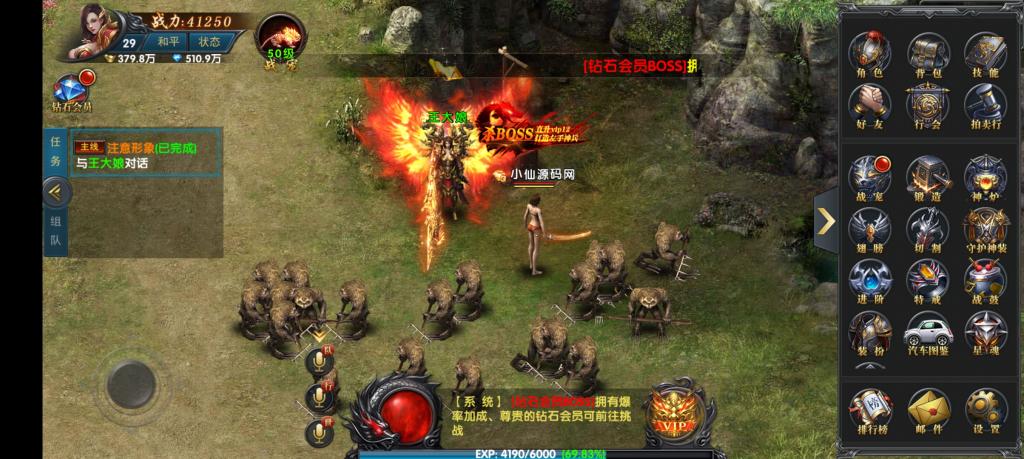Open the 翅膀 wings menu

tap(870, 230)
